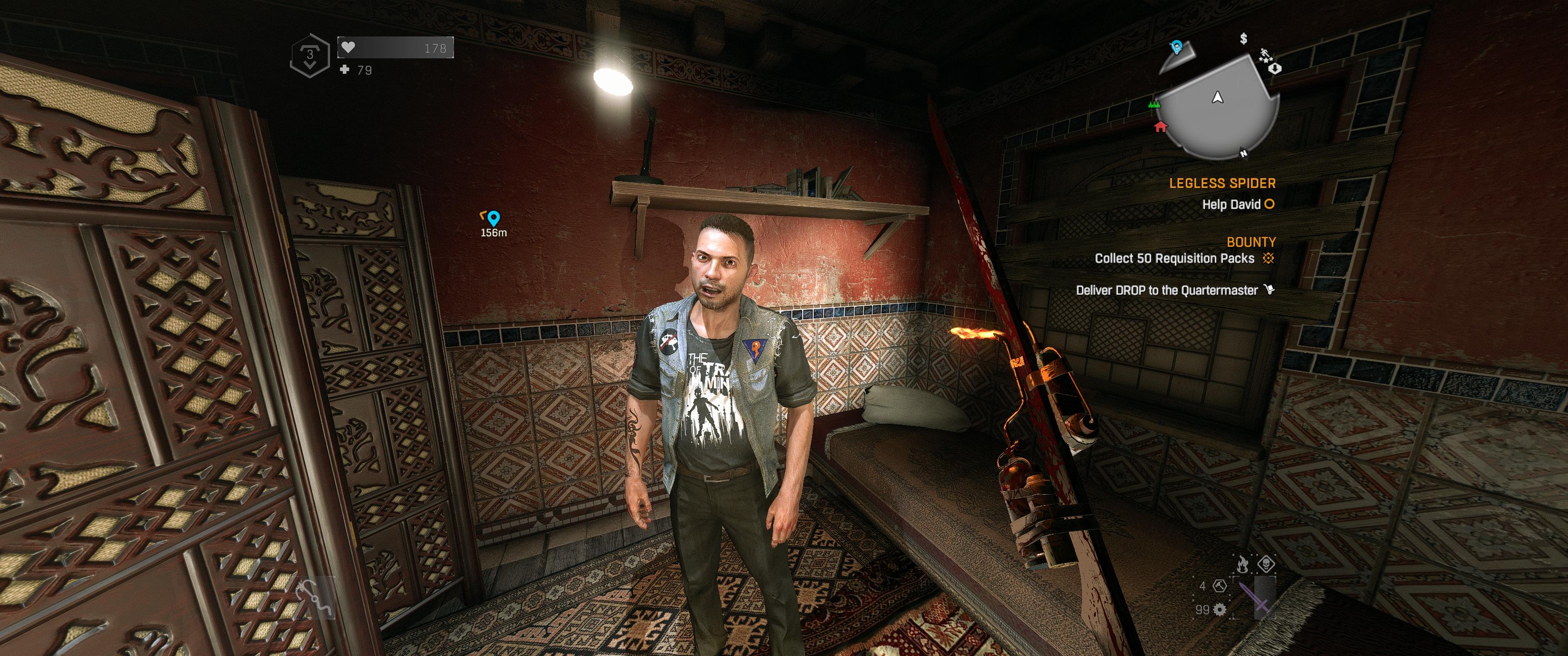1568x656 pixels.
Task: Select the hexagon down-arrow drop marker
Action: (x=1275, y=67)
